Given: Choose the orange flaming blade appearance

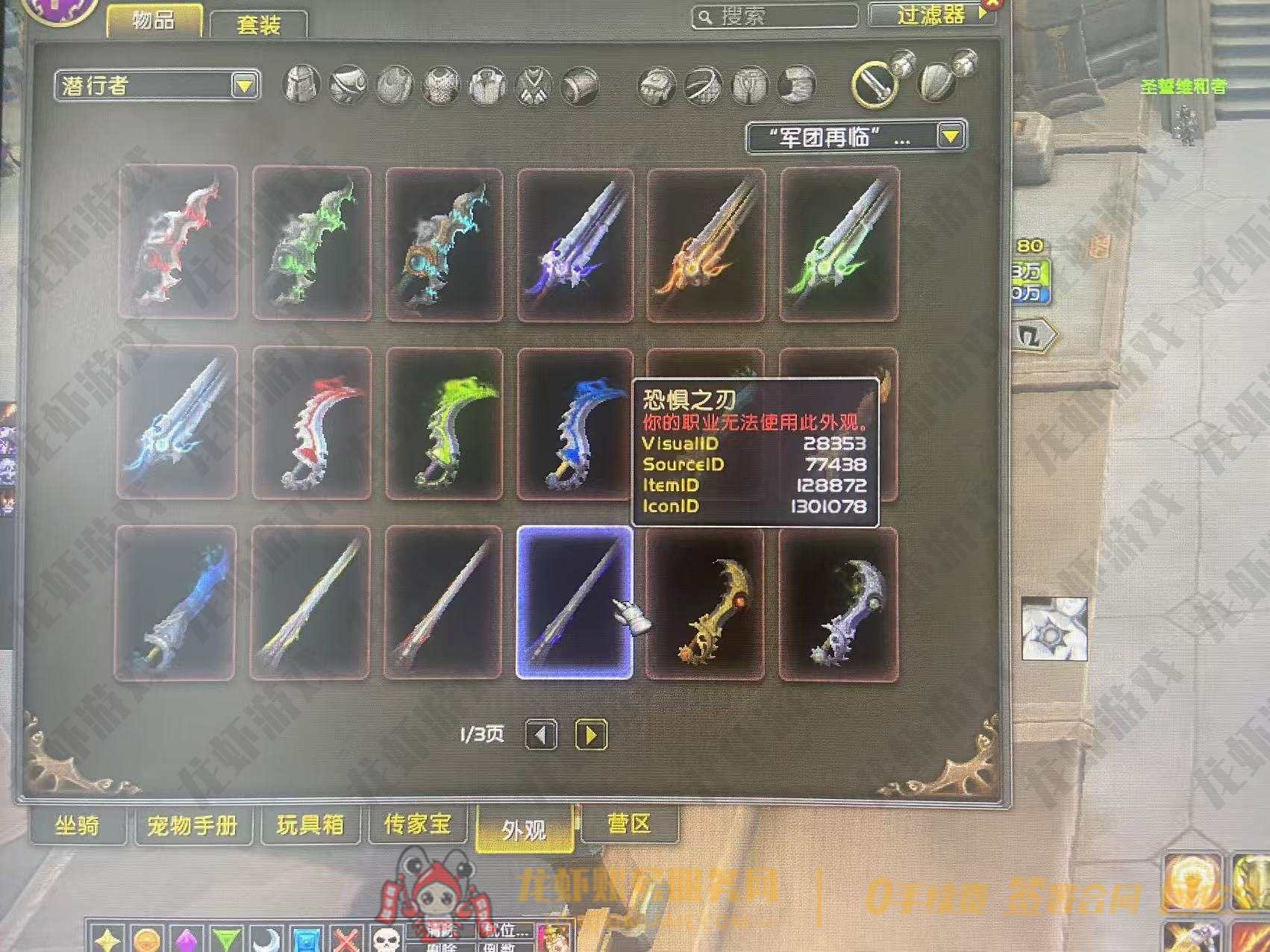Looking at the screenshot, I should coord(705,244).
